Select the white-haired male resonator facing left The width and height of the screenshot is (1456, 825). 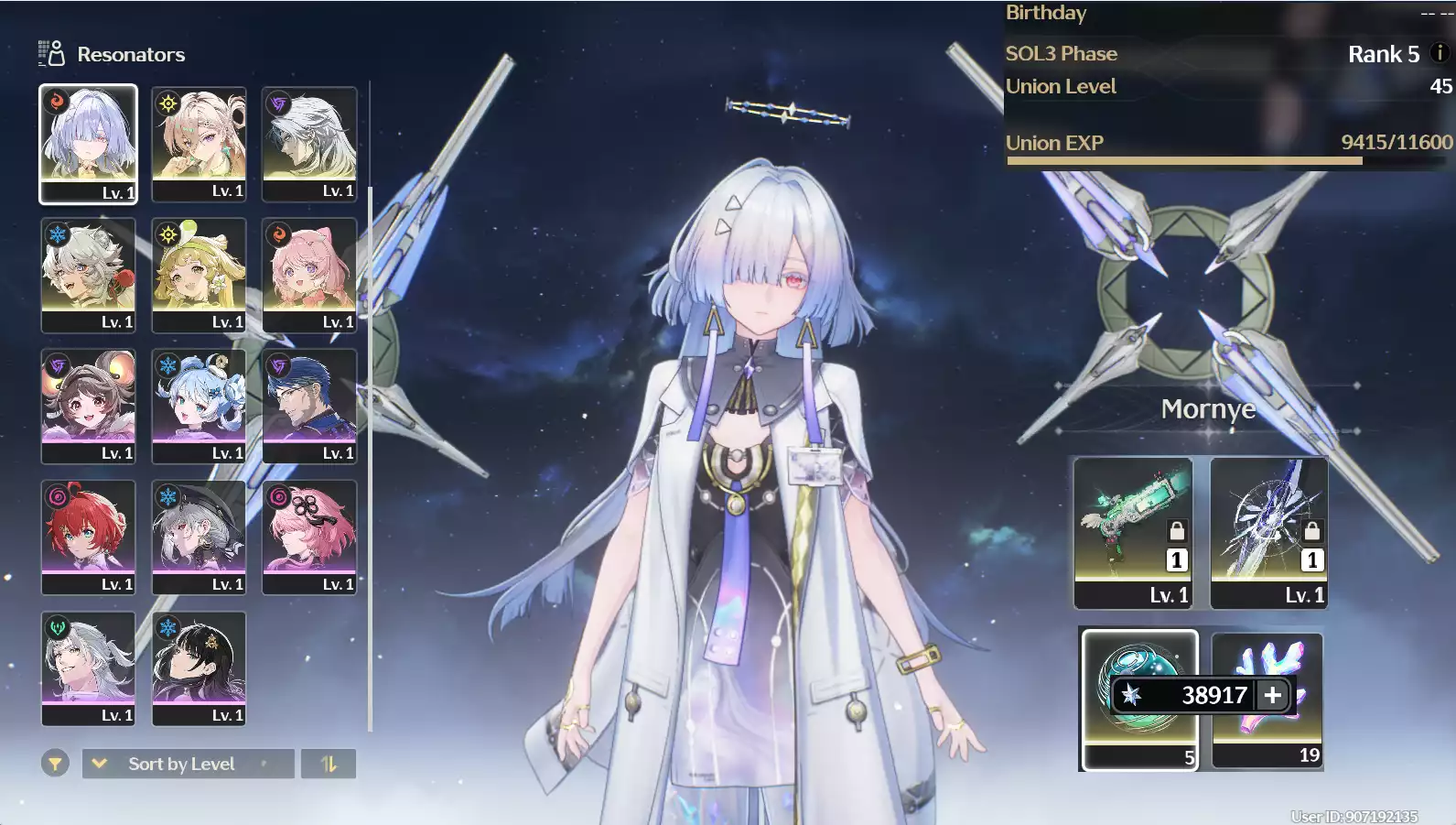coord(309,143)
